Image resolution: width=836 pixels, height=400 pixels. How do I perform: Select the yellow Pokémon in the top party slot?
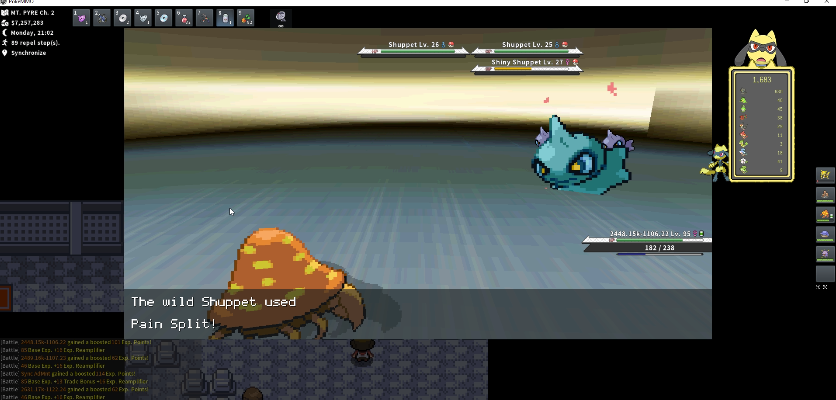[x=826, y=175]
